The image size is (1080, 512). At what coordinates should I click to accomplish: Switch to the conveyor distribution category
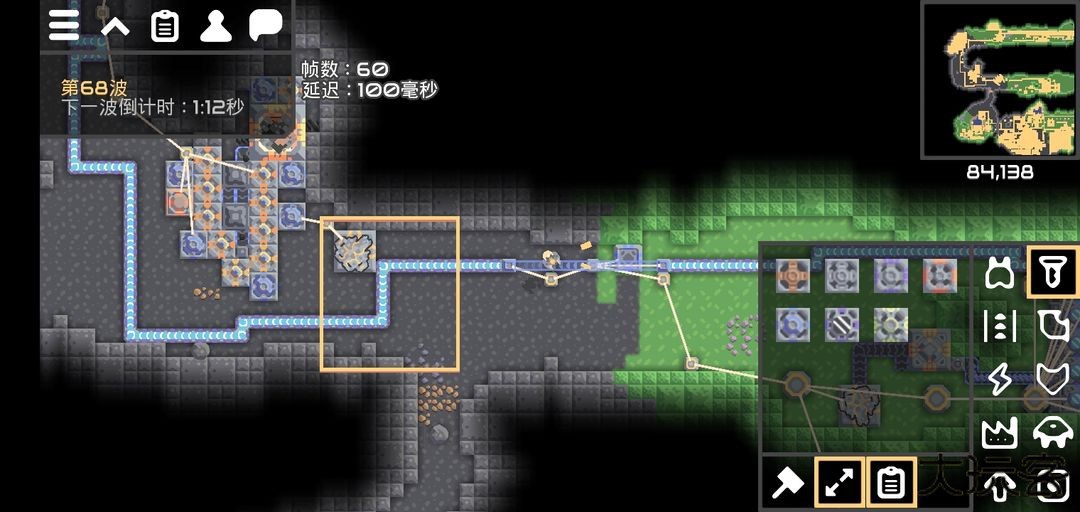click(x=999, y=326)
